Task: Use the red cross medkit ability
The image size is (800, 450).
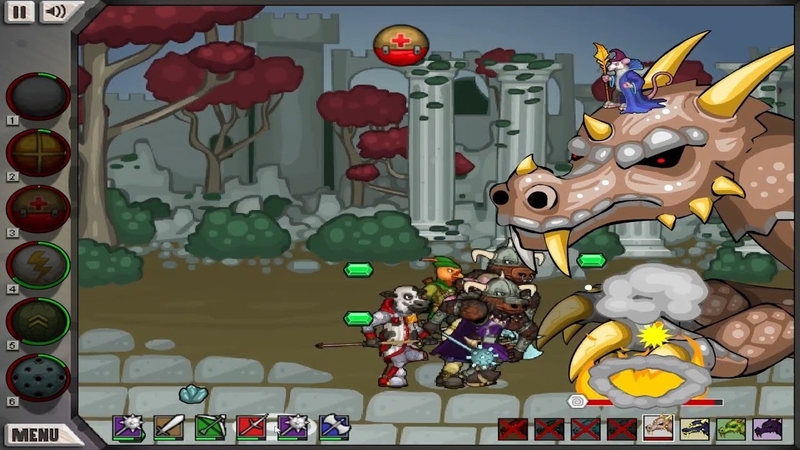Action: point(38,208)
